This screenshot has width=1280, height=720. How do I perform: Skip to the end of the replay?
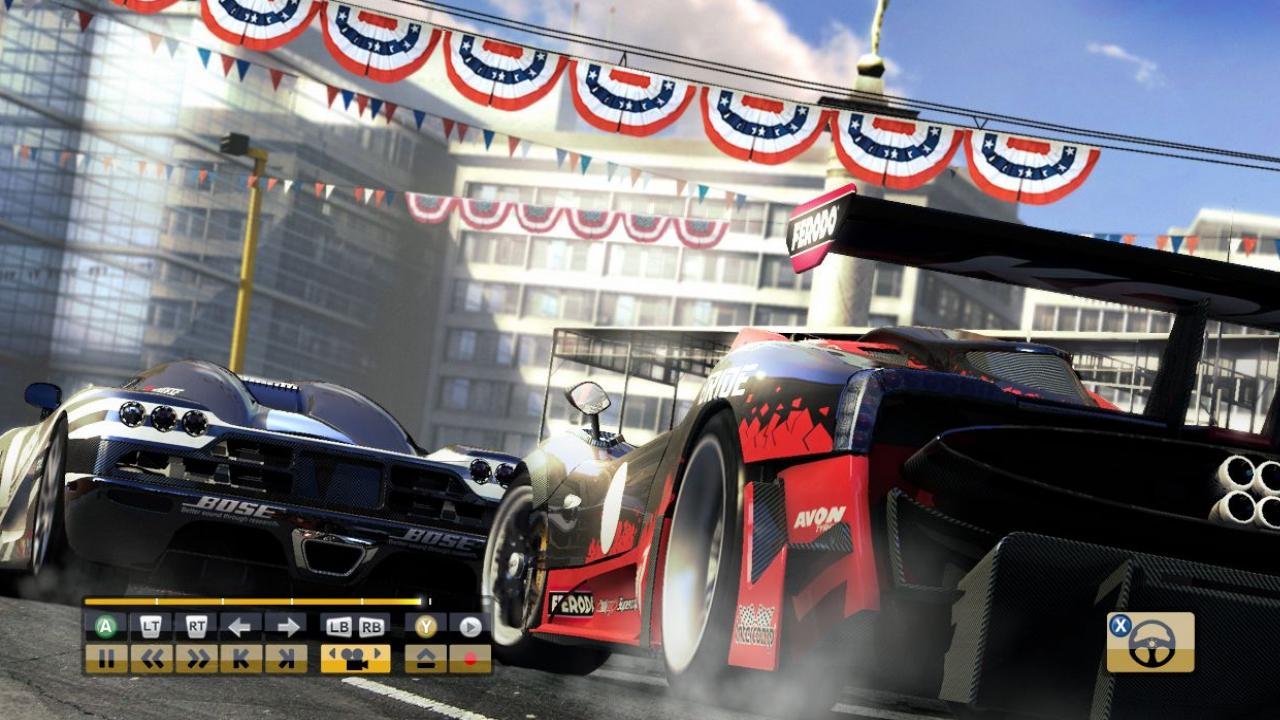(x=286, y=658)
